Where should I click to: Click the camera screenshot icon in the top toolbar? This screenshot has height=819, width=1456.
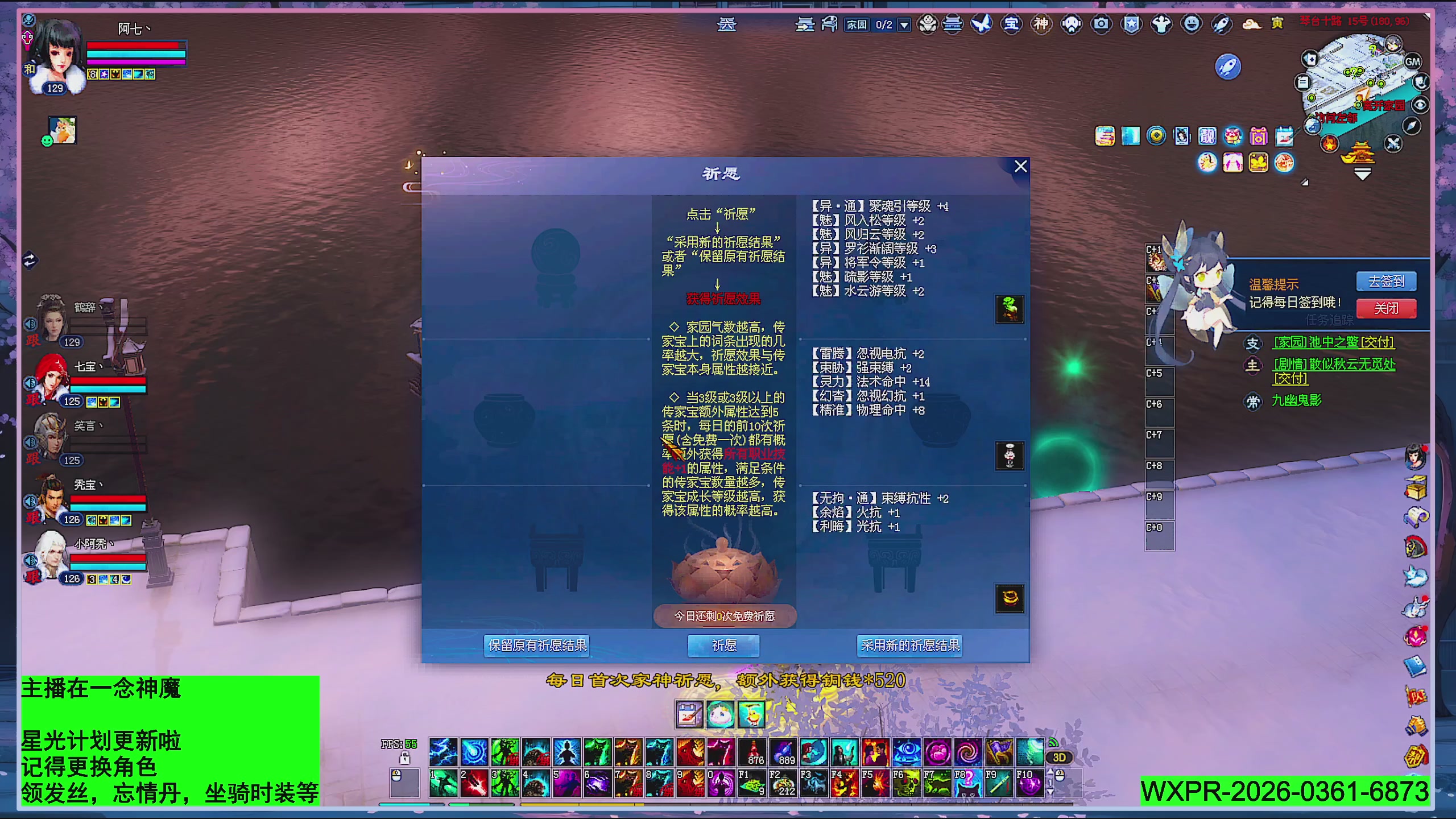(x=1101, y=24)
